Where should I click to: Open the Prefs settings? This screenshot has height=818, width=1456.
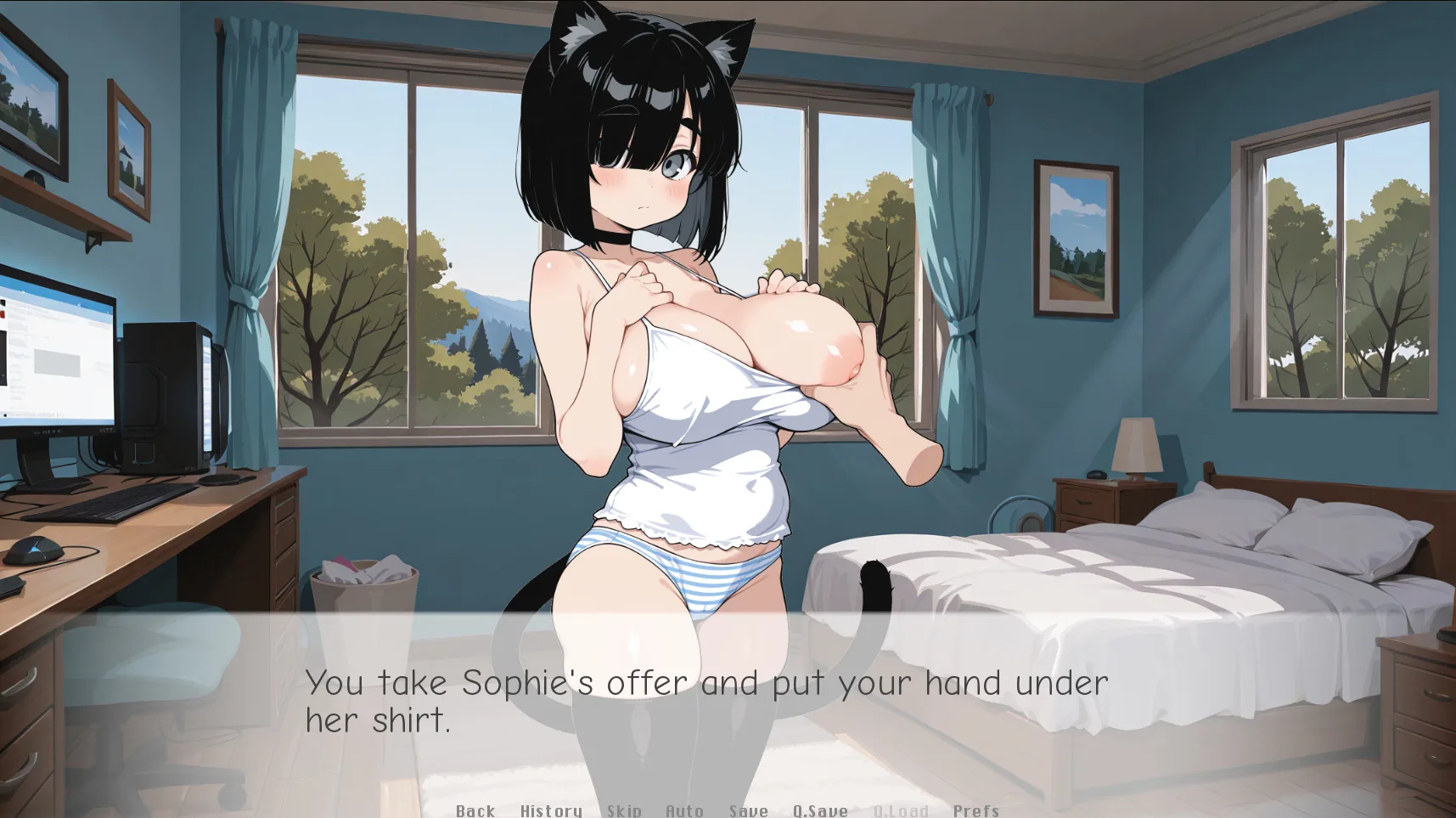click(x=975, y=810)
